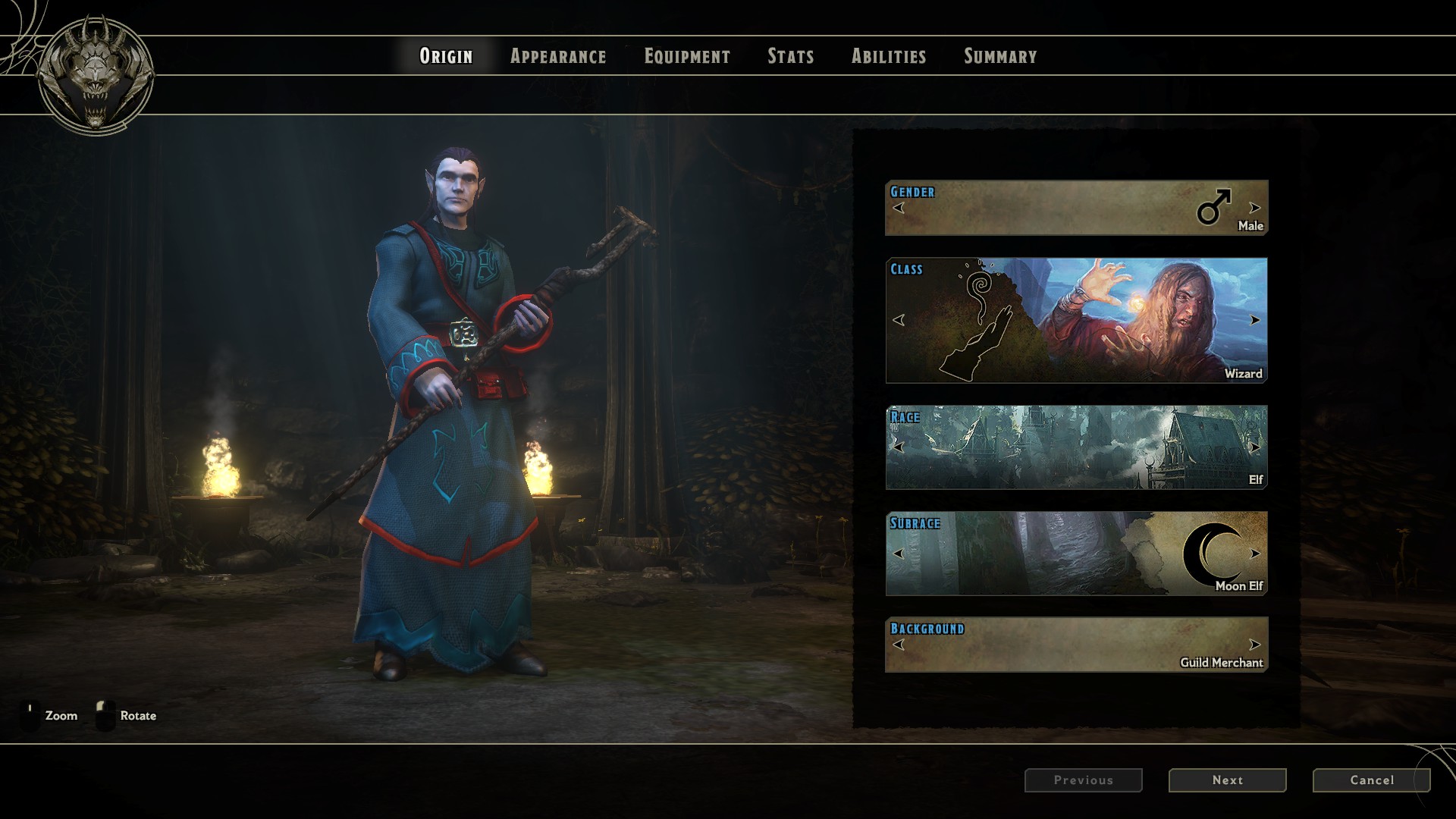Pick next subrace after Moon Elf
Screen dimensions: 1456x819
pos(1255,554)
